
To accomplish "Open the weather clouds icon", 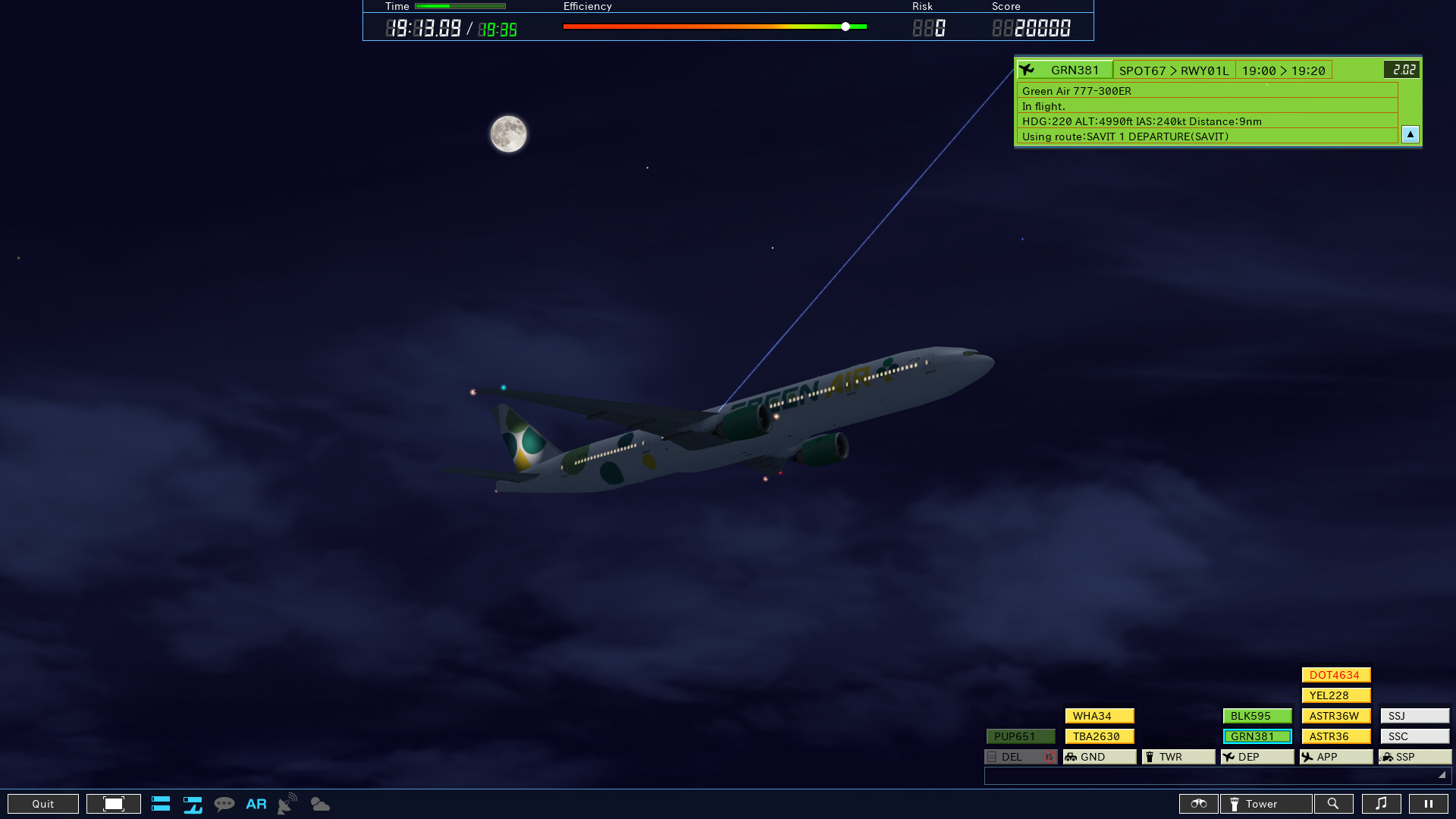I will pyautogui.click(x=320, y=803).
